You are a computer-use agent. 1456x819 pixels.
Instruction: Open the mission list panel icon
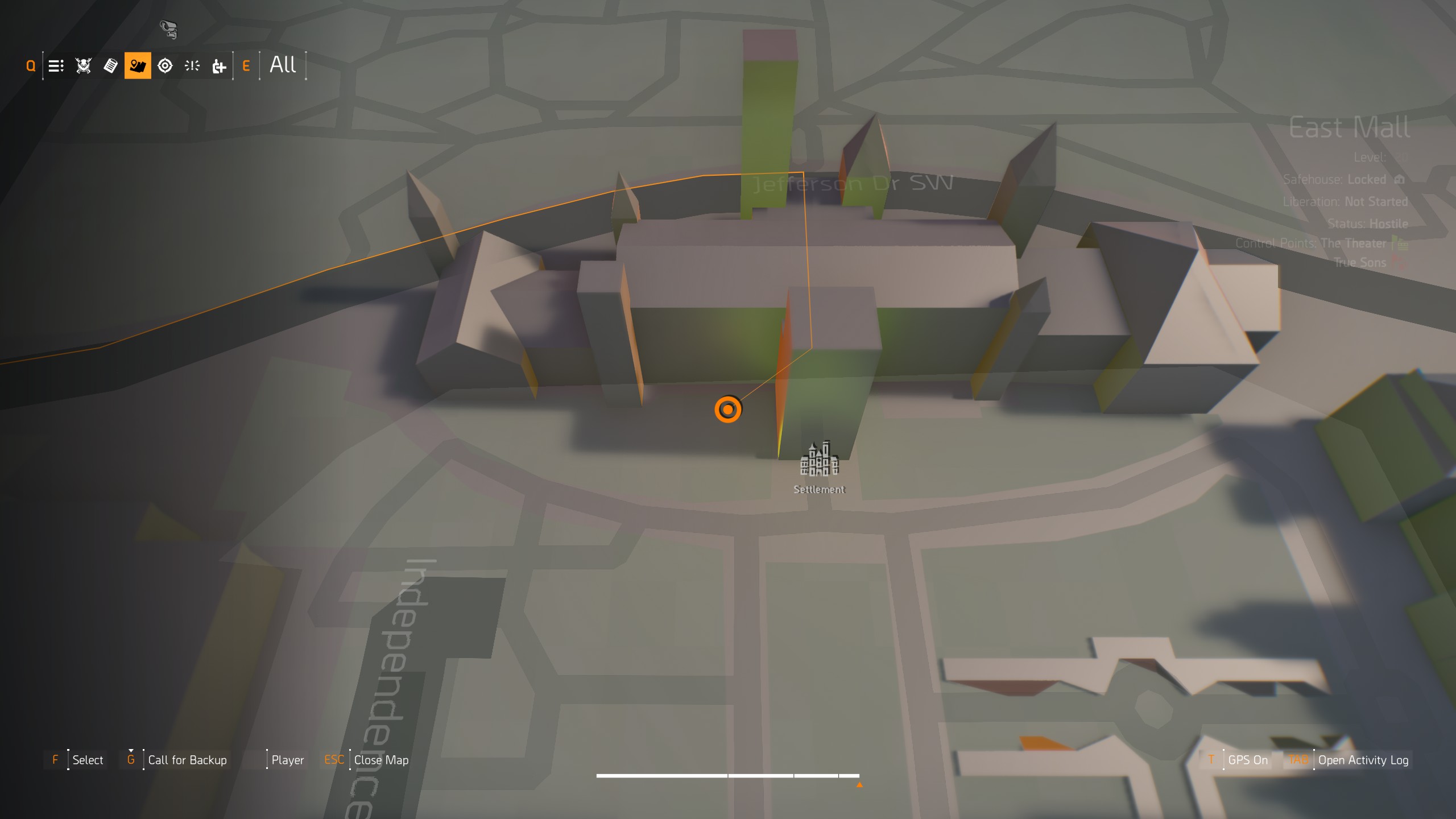(x=55, y=65)
